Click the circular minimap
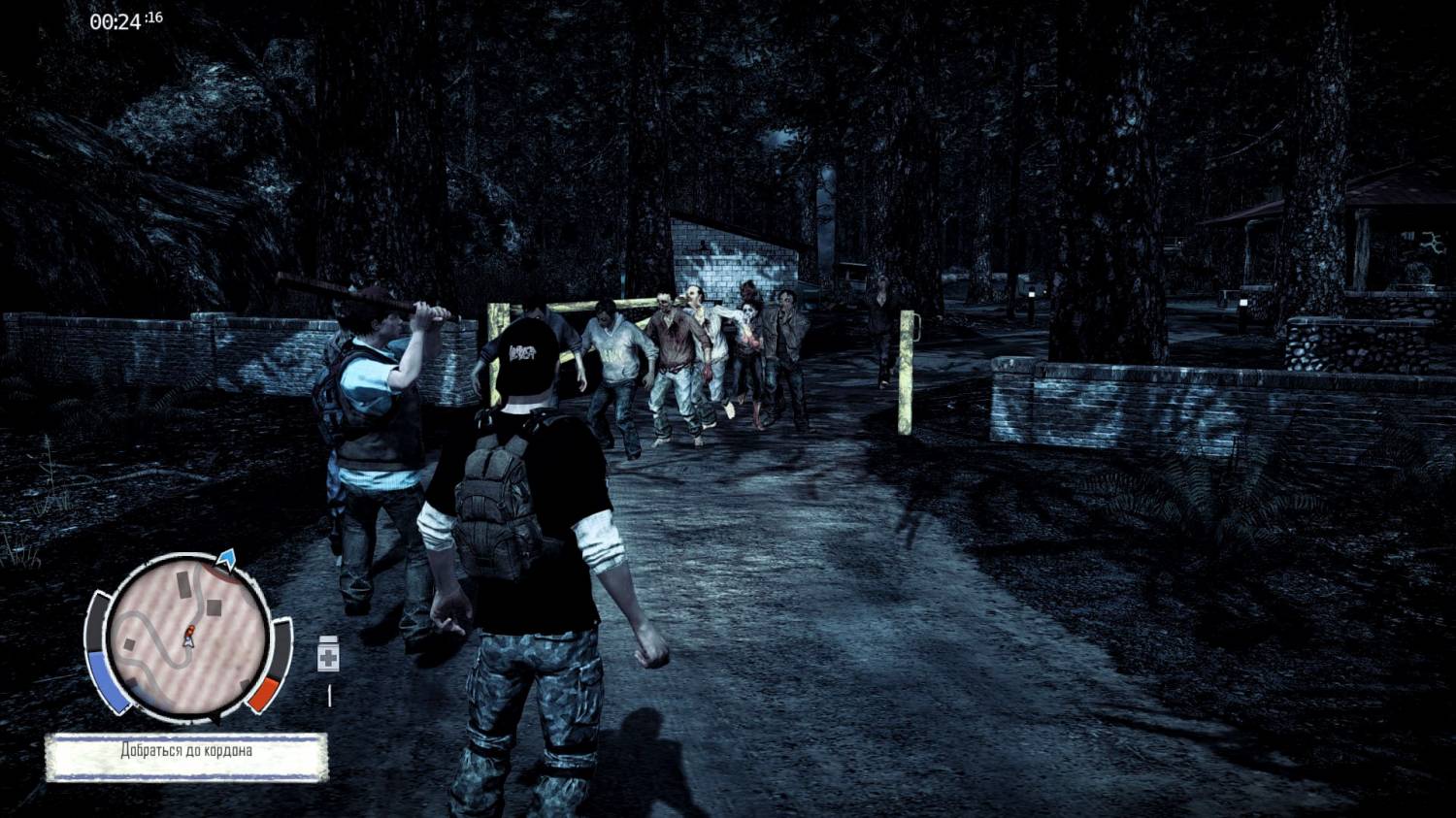The image size is (1456, 818). (x=187, y=636)
